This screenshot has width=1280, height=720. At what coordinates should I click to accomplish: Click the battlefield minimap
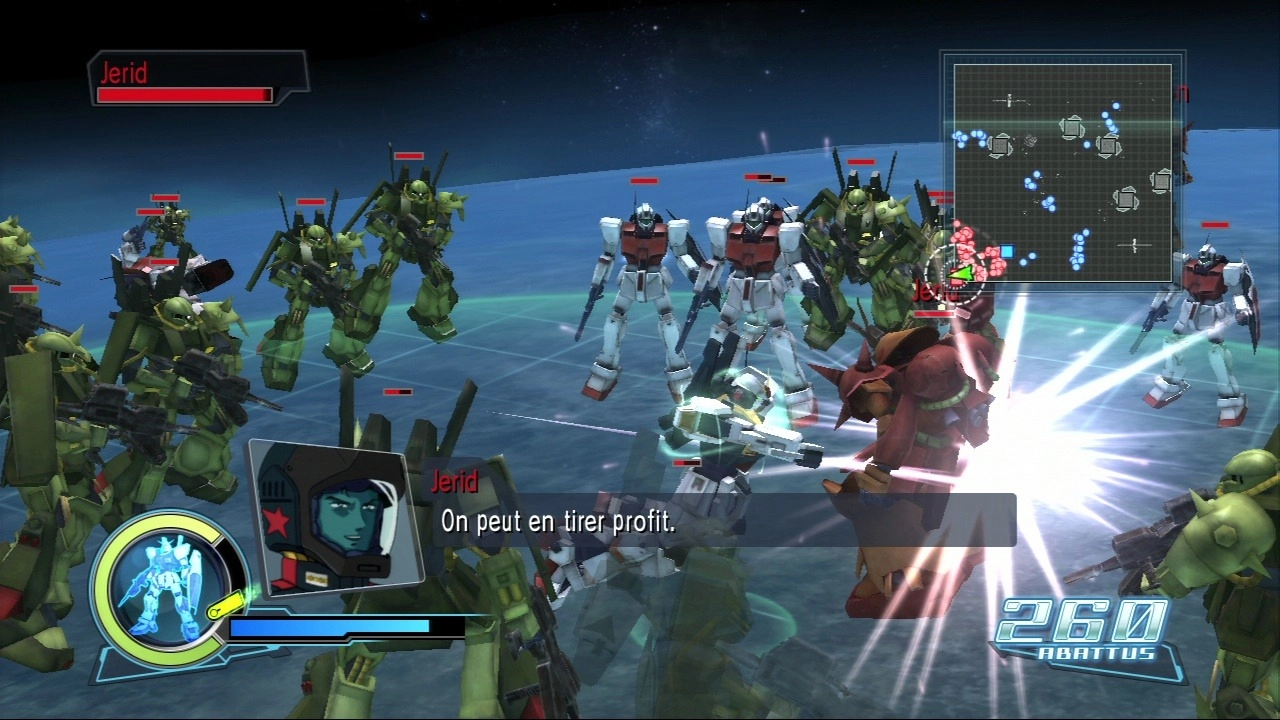1062,172
